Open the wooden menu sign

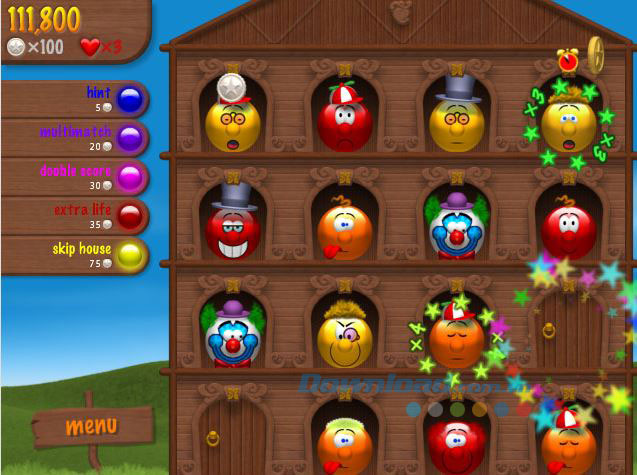(91, 426)
